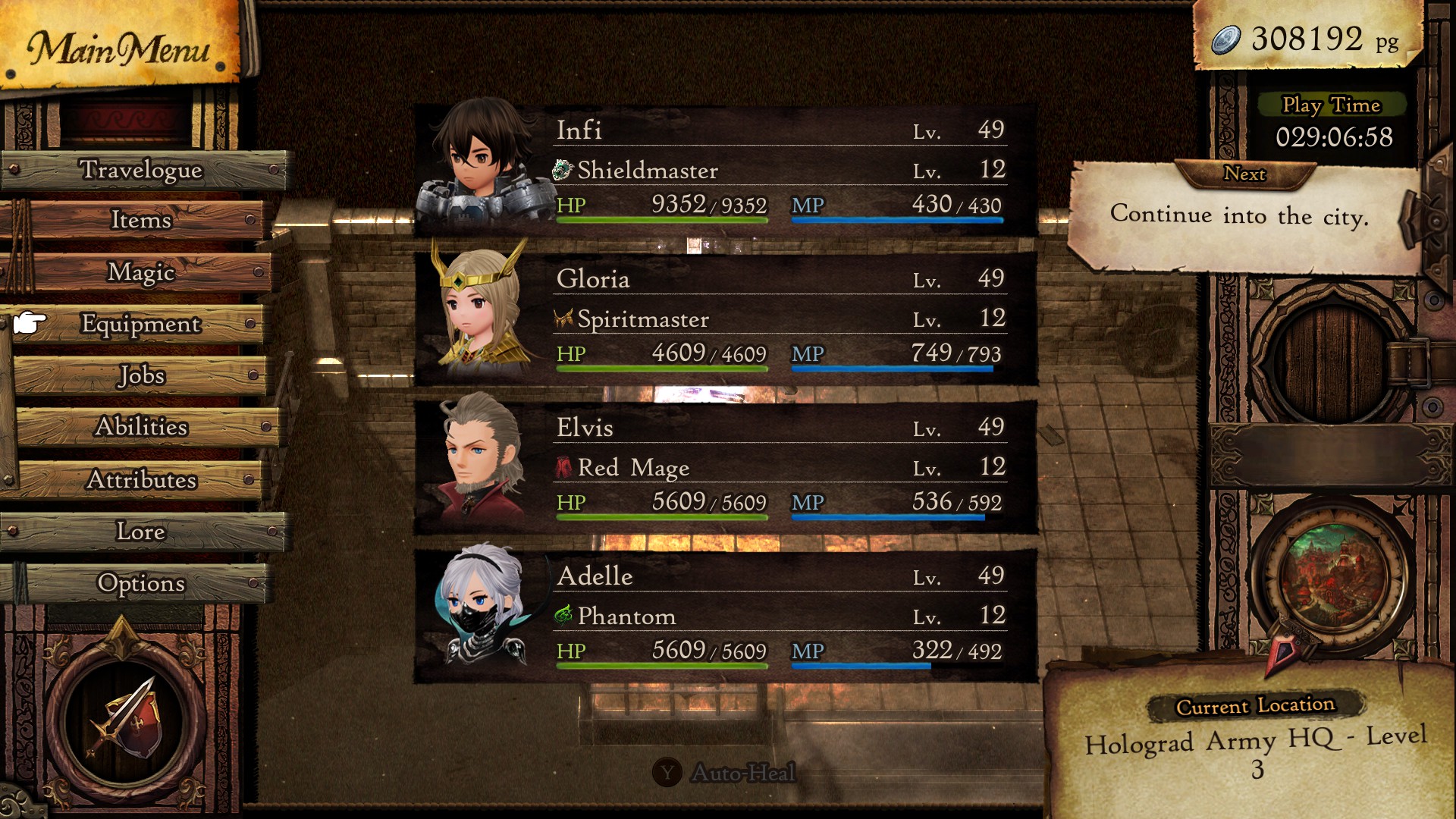This screenshot has width=1456, height=819.
Task: Click the Next objective note
Action: pos(1240,216)
